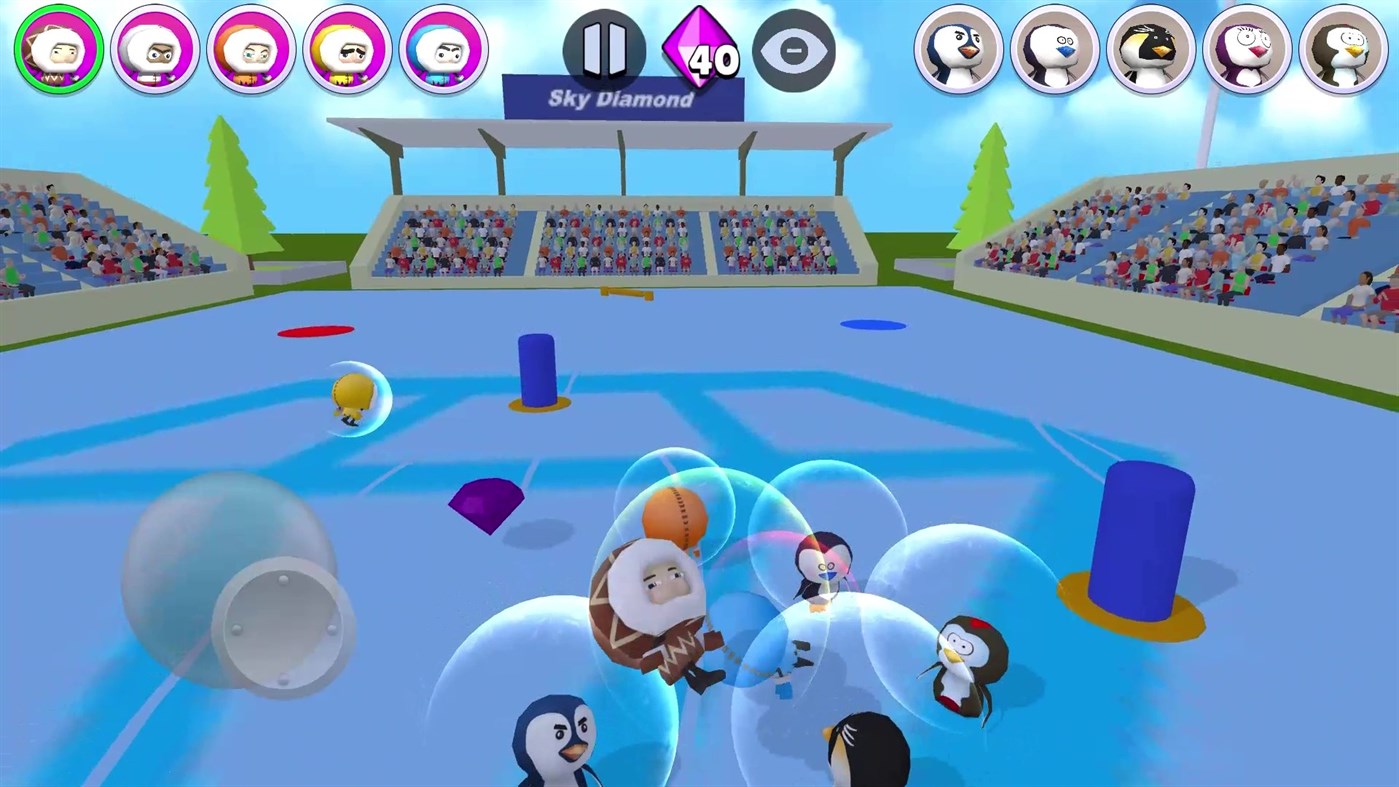Click the angry dark penguin avatar icon
Screen dimensions: 1399x787
coord(958,50)
